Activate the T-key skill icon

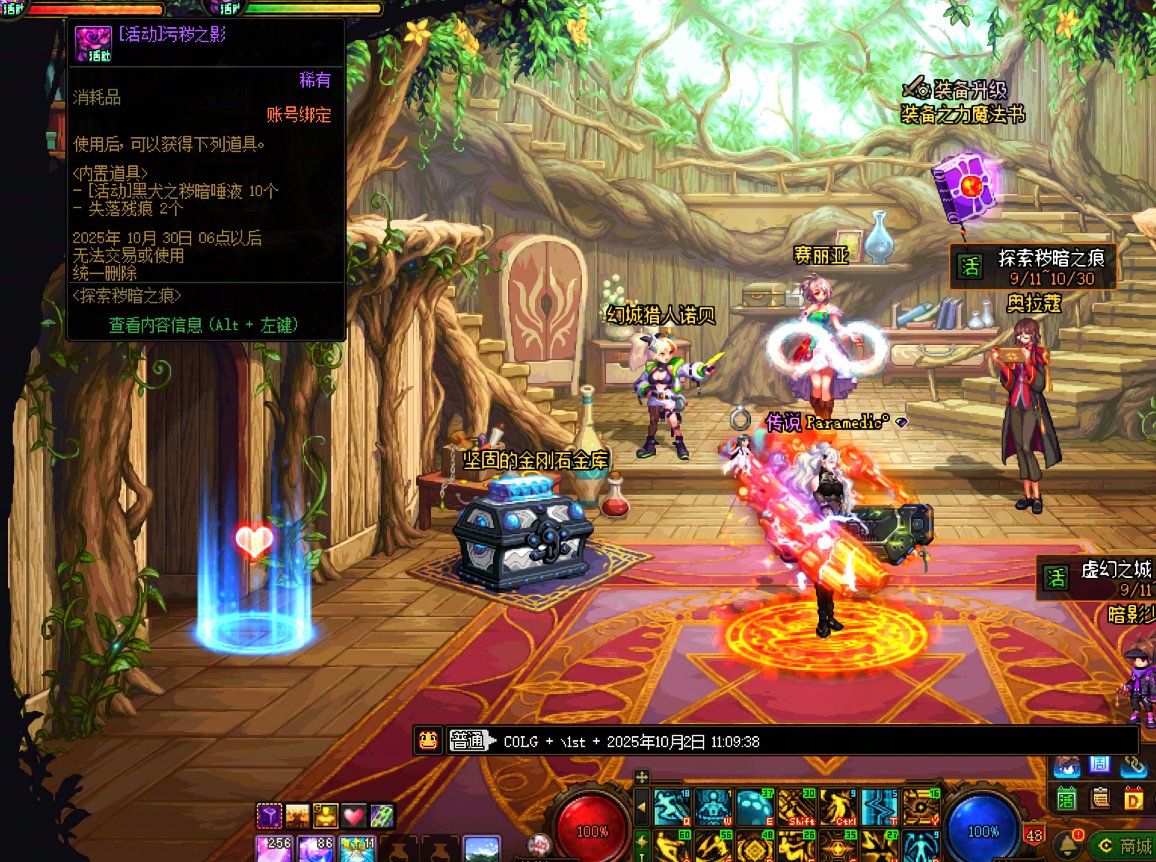point(881,808)
